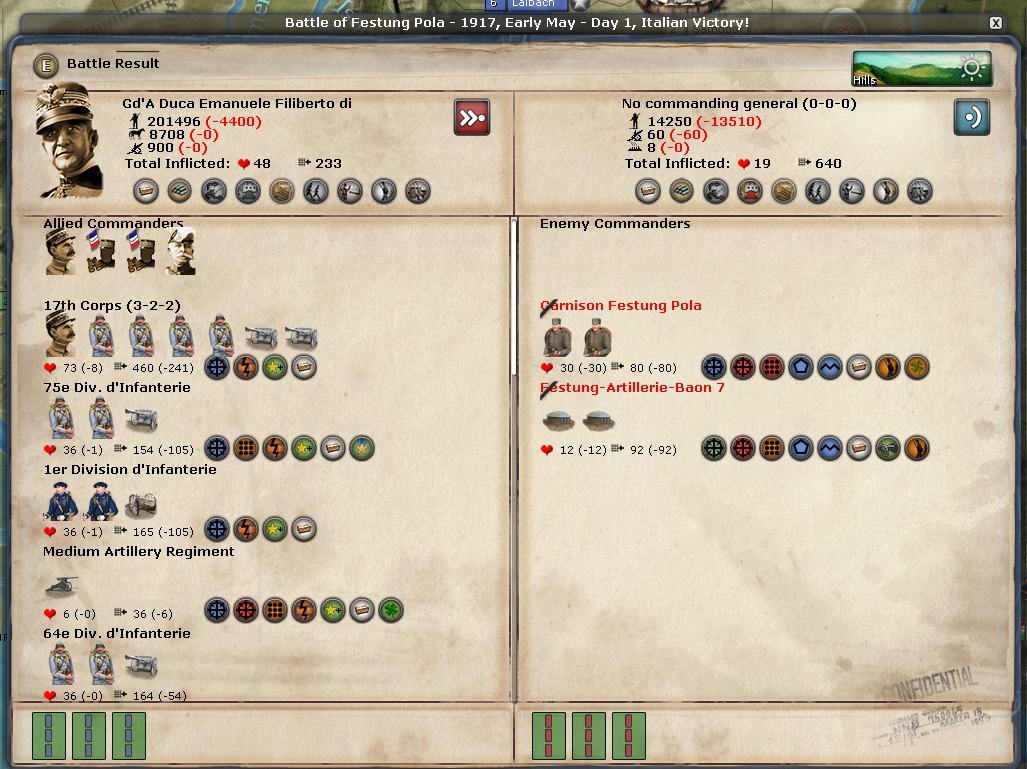Select the 75e Div. d'Infanterie entry
The width and height of the screenshot is (1027, 769).
(117, 388)
